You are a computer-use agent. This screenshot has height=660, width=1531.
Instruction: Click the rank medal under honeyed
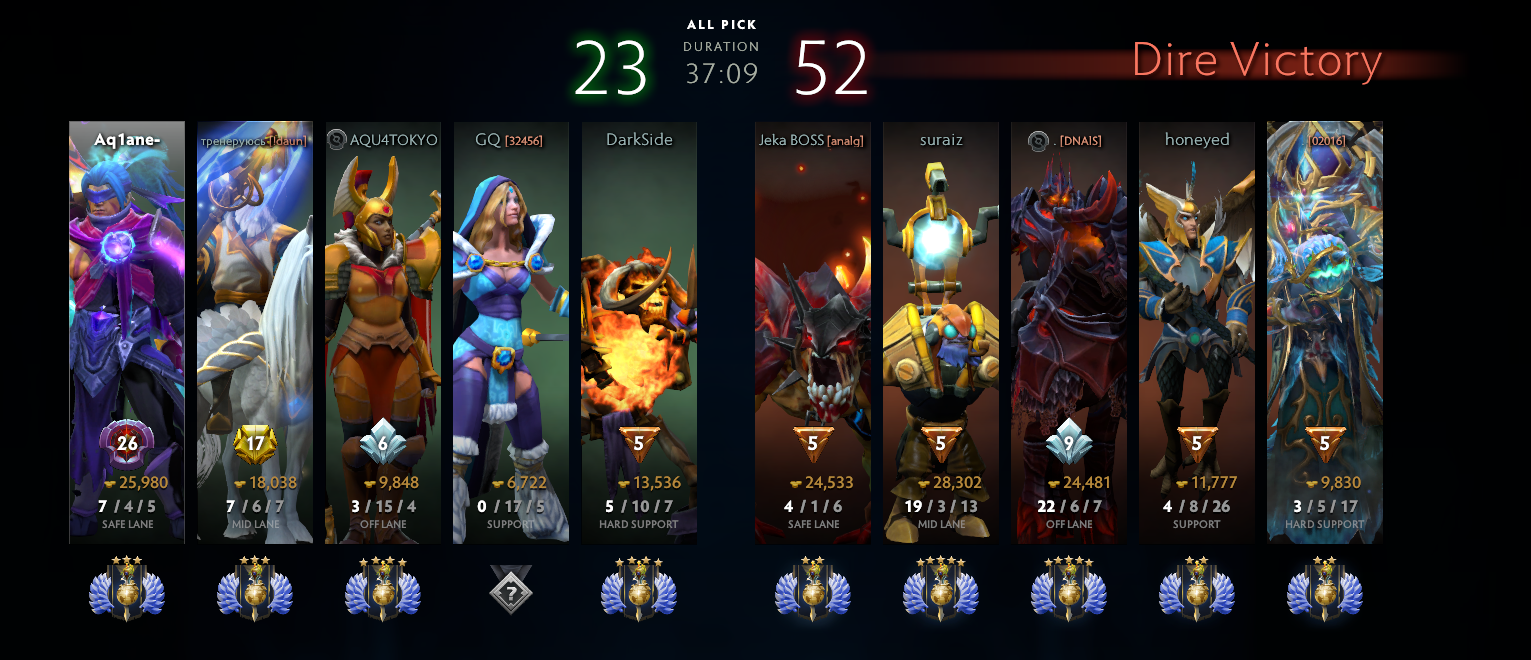tap(1197, 590)
